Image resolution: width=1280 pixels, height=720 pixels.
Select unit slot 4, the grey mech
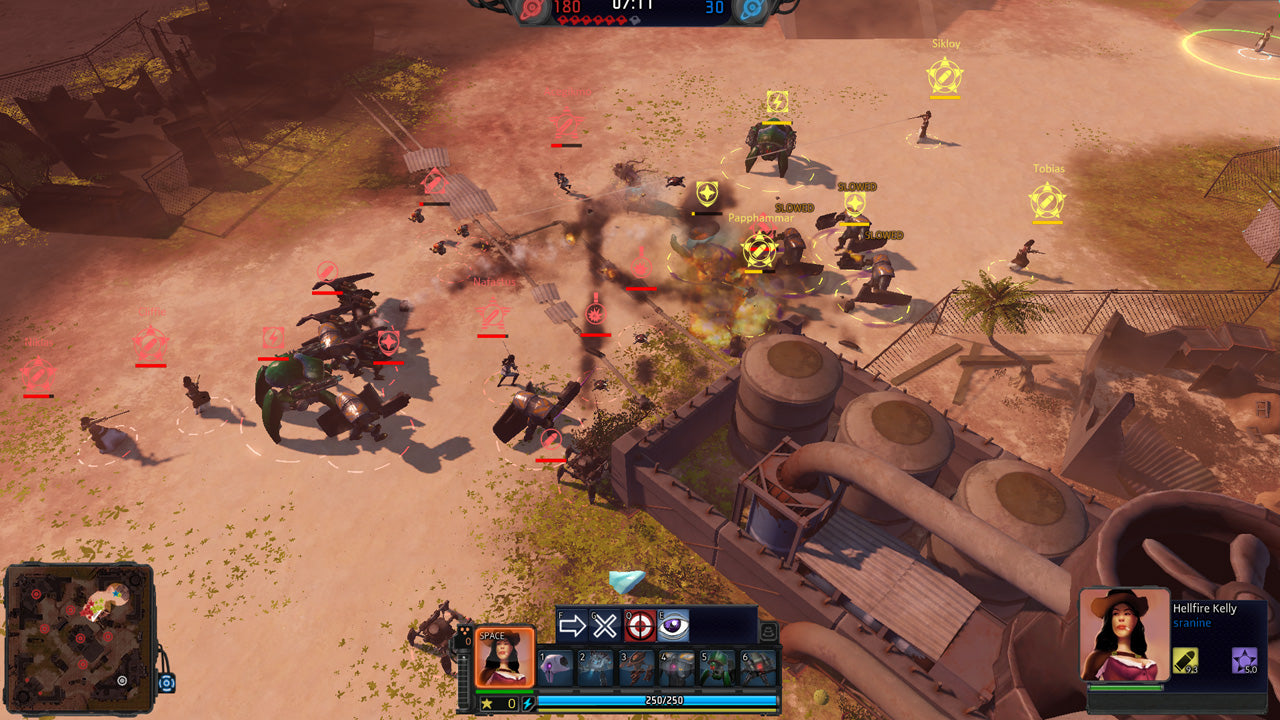677,668
